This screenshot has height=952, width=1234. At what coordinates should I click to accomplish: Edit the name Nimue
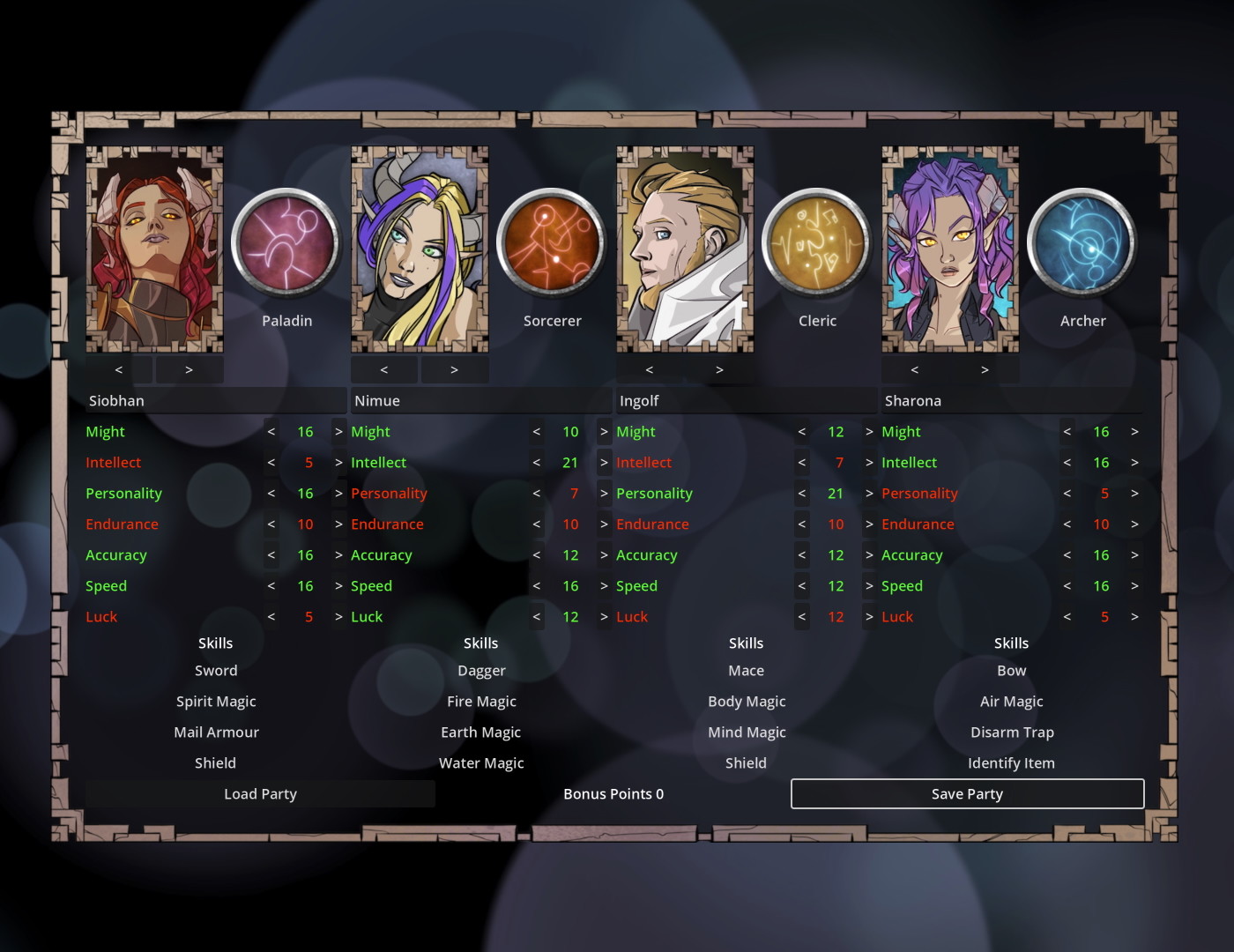point(480,400)
